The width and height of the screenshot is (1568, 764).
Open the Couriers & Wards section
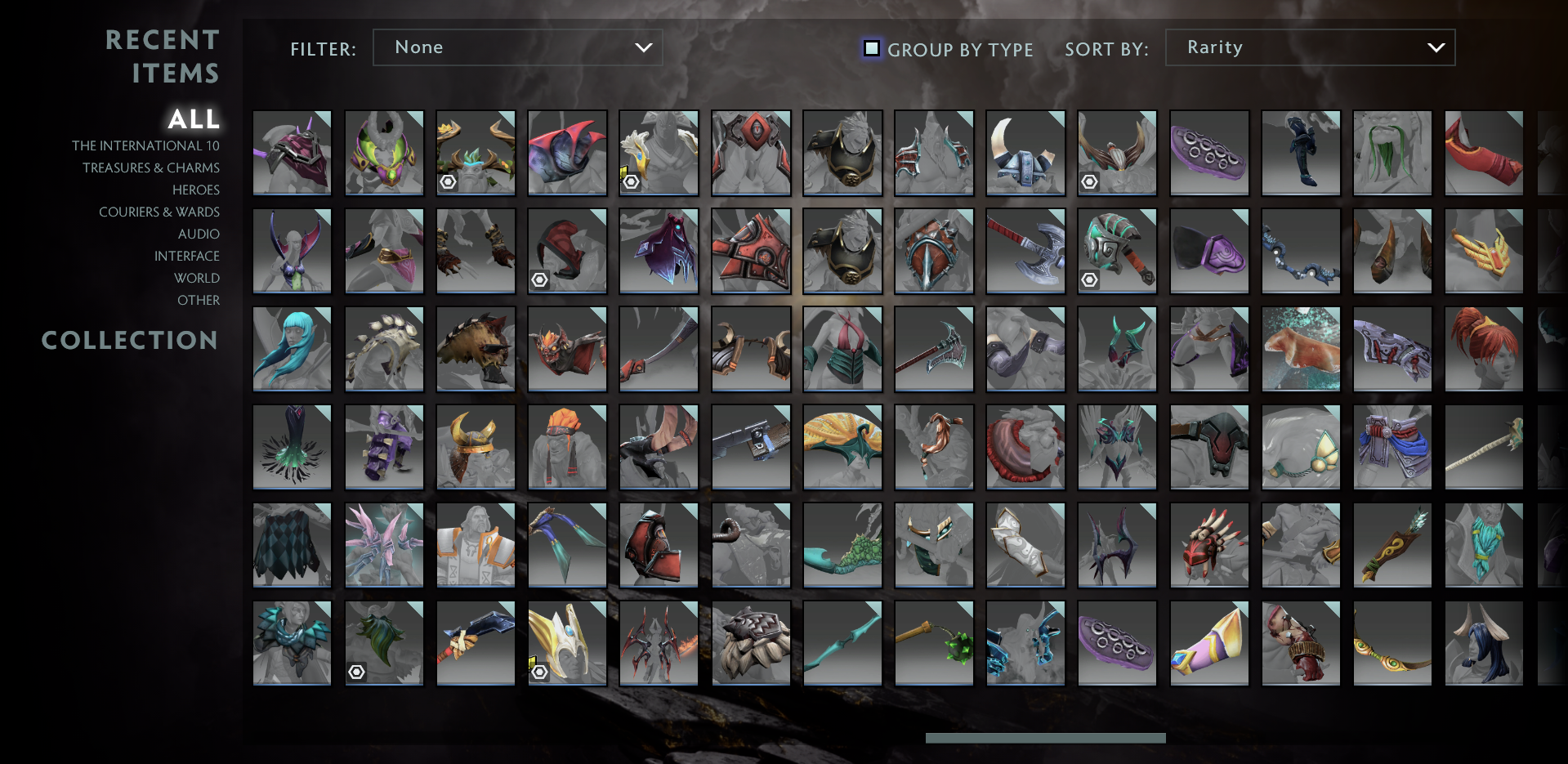[x=159, y=212]
